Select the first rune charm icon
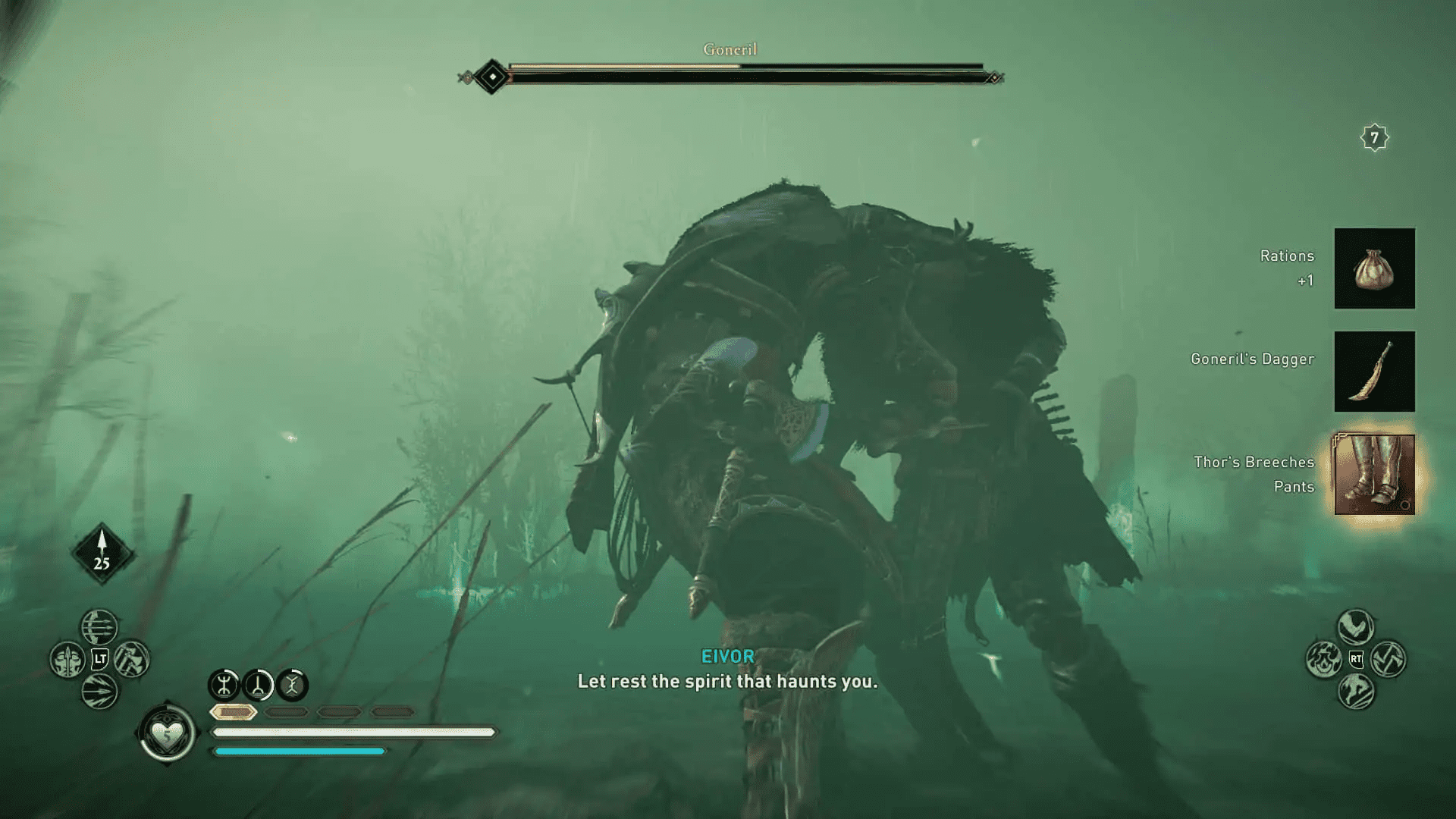Viewport: 1456px width, 819px height. (x=226, y=684)
